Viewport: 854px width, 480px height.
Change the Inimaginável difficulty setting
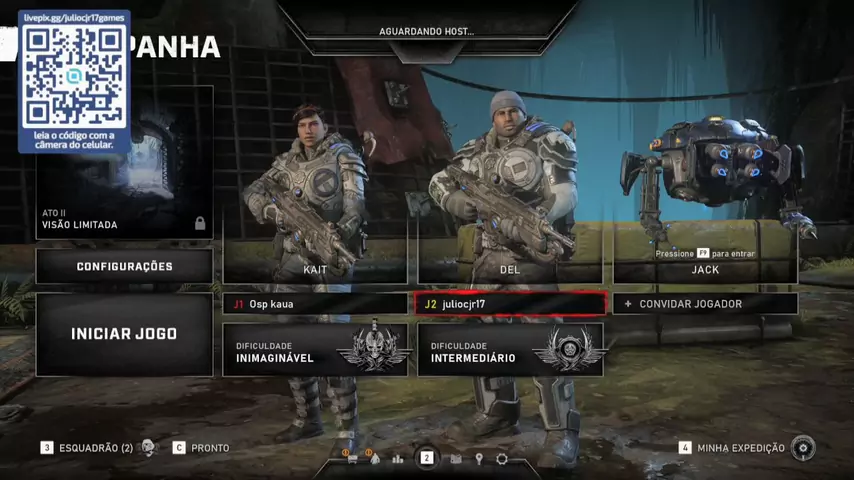pyautogui.click(x=315, y=350)
